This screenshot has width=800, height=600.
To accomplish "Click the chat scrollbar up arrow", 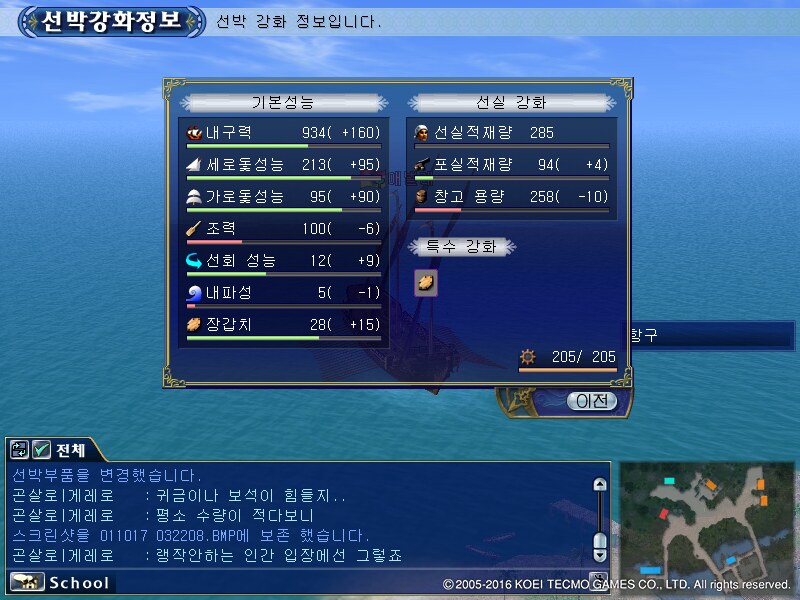I will 600,485.
